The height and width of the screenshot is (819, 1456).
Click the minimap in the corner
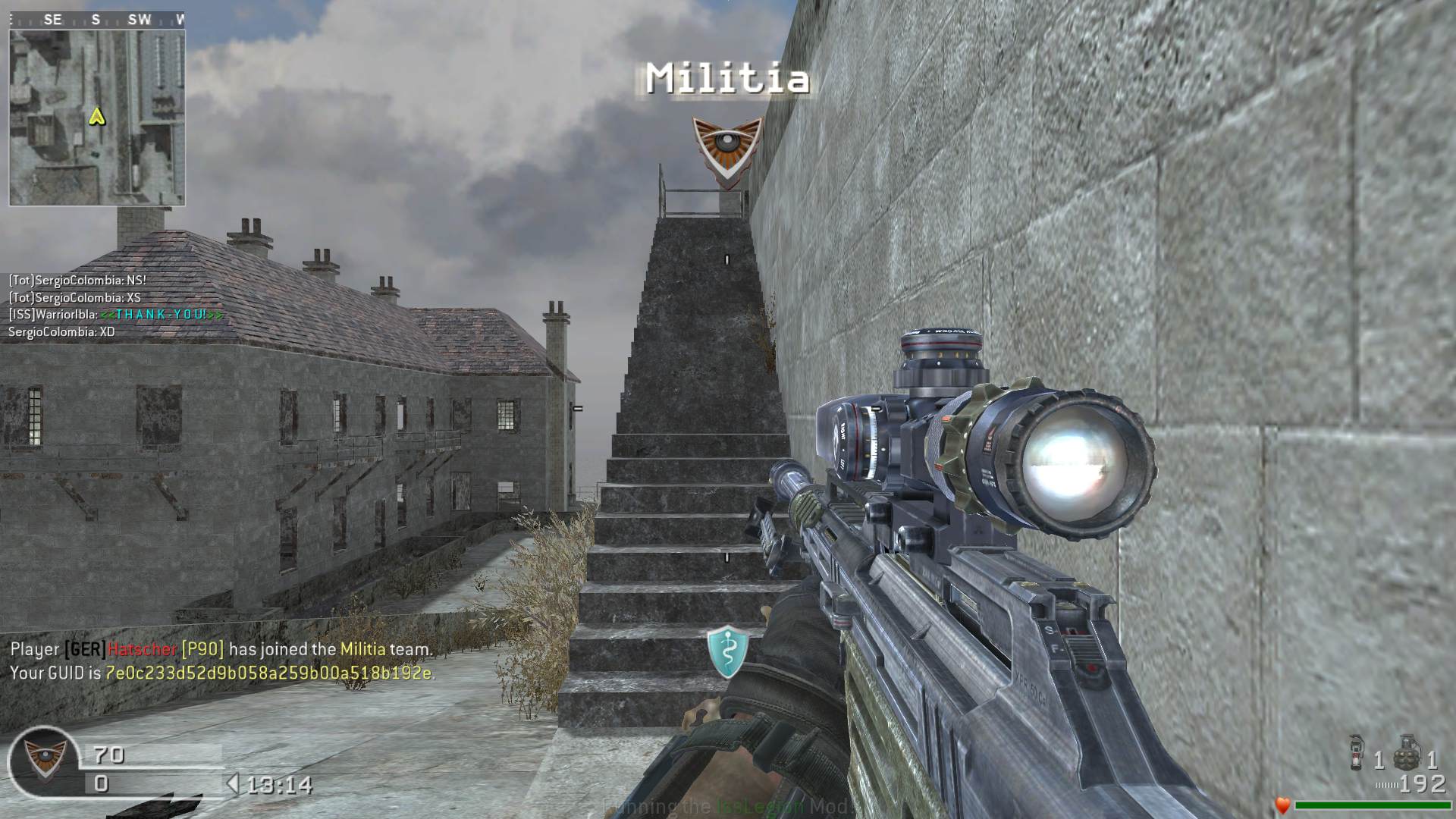97,118
